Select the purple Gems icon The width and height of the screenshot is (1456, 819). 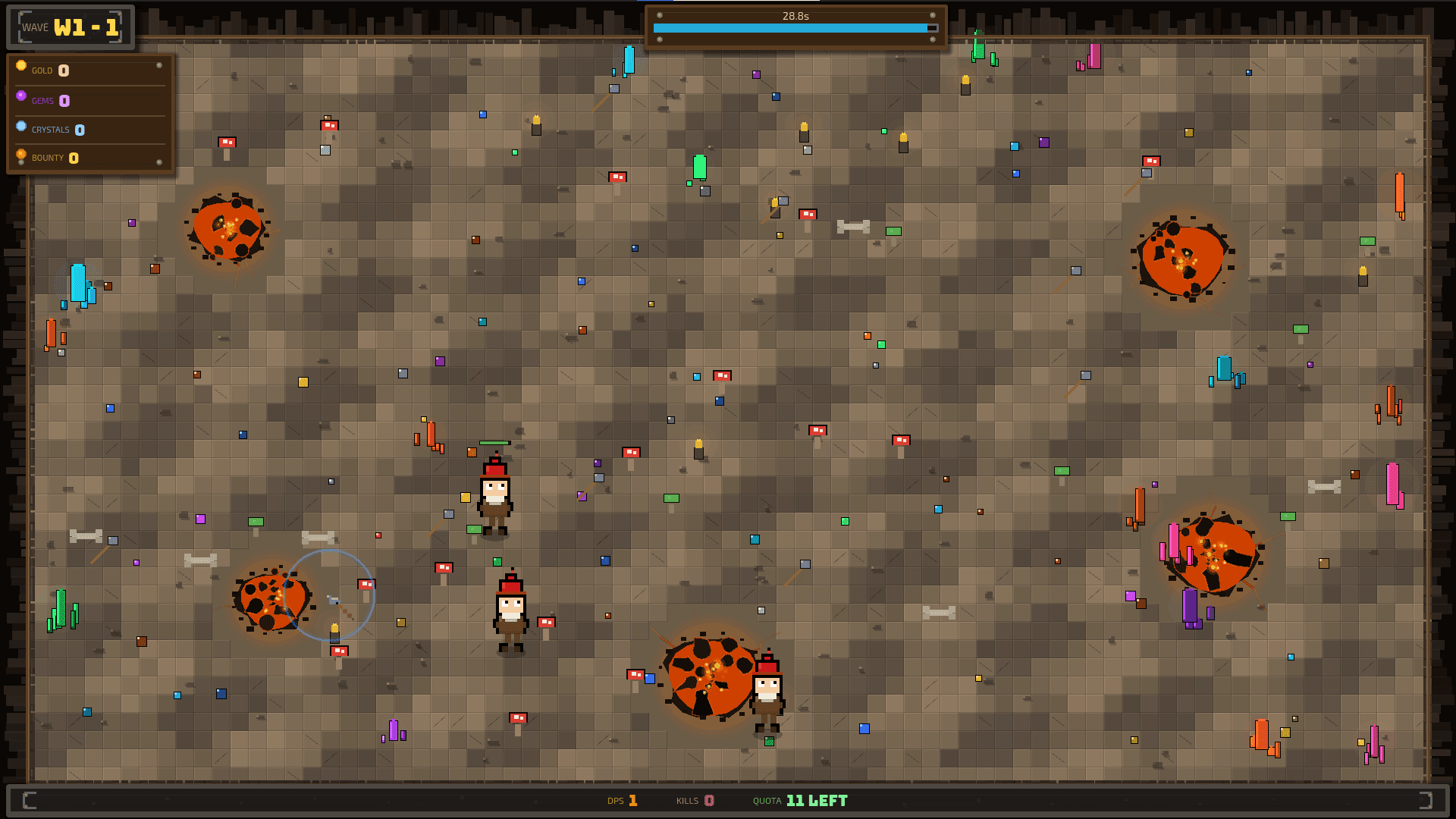coord(21,97)
